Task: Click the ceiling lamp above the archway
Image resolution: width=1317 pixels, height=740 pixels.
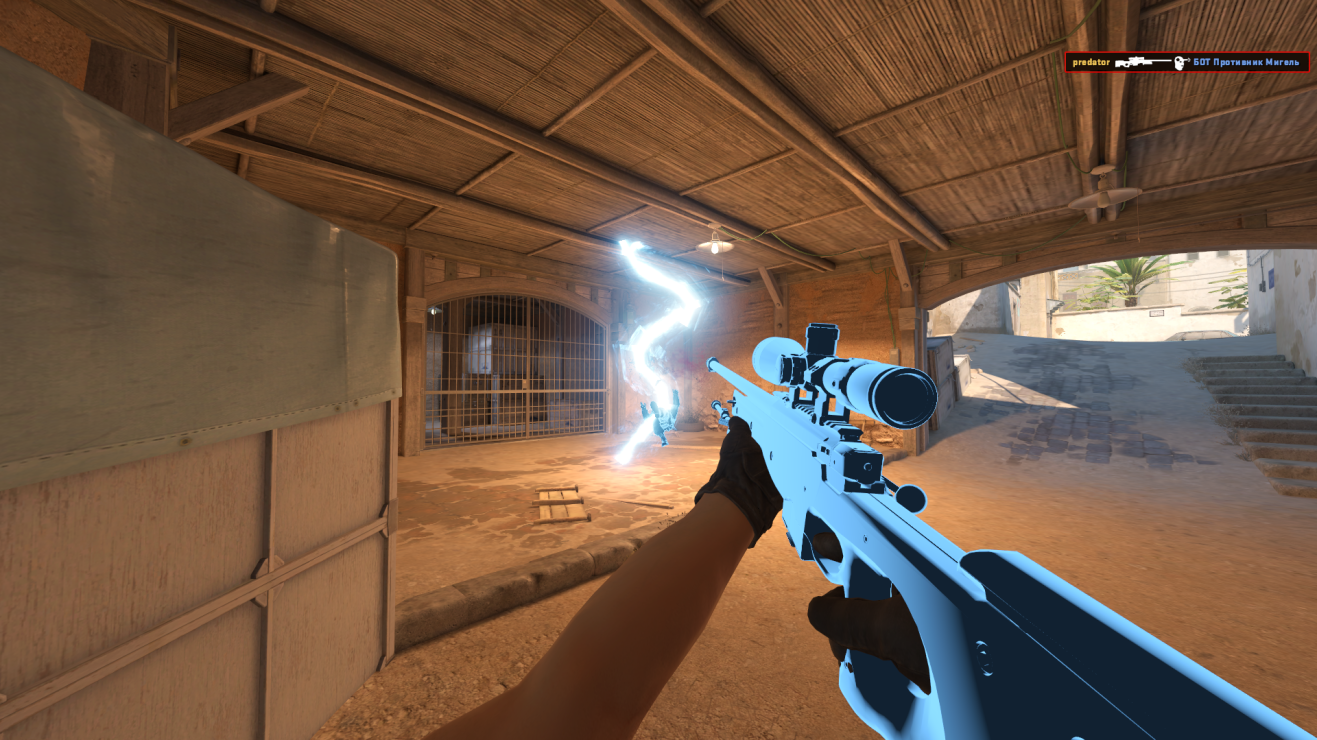Action: 713,243
